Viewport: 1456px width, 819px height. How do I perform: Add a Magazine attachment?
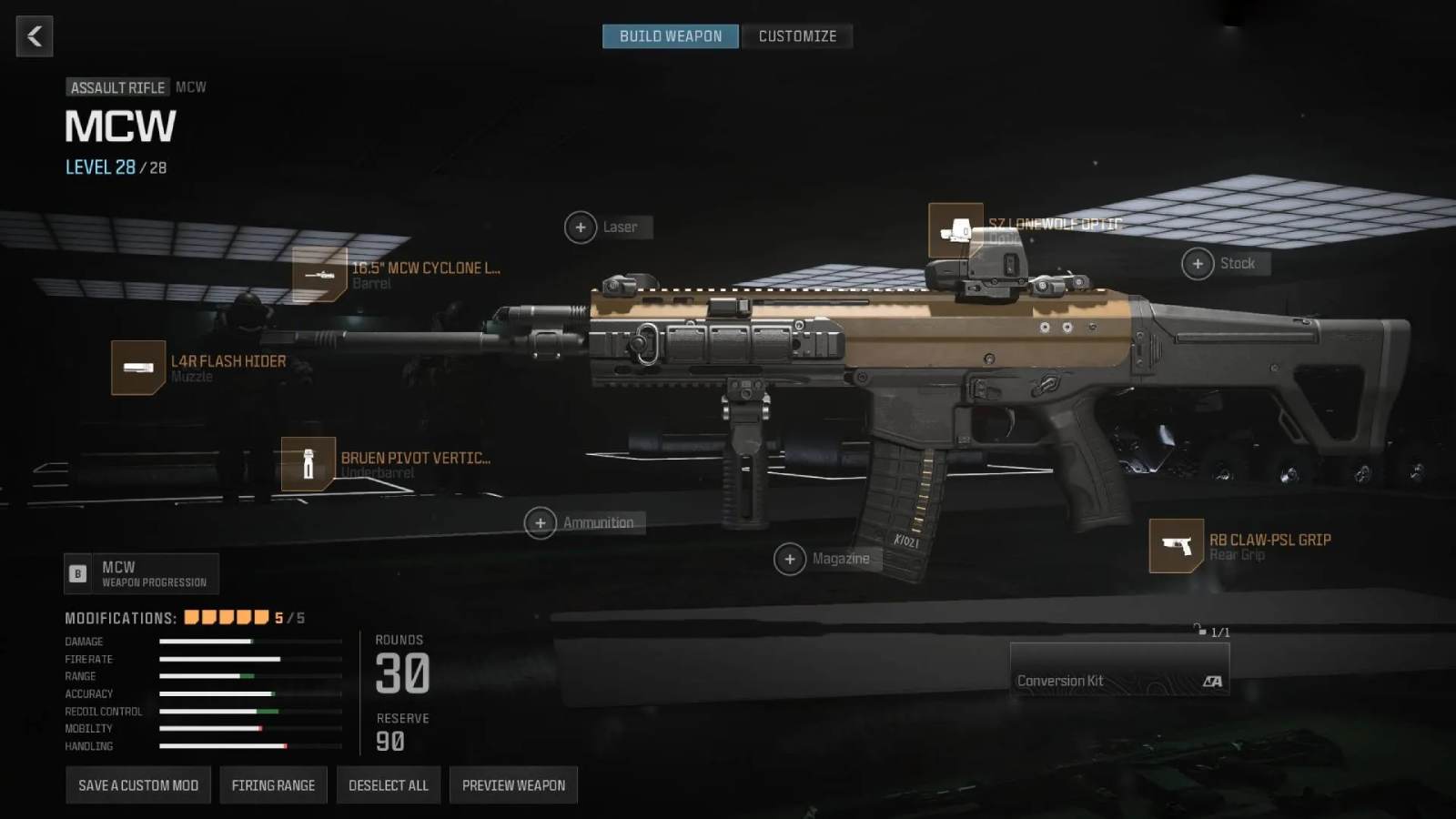(x=791, y=559)
